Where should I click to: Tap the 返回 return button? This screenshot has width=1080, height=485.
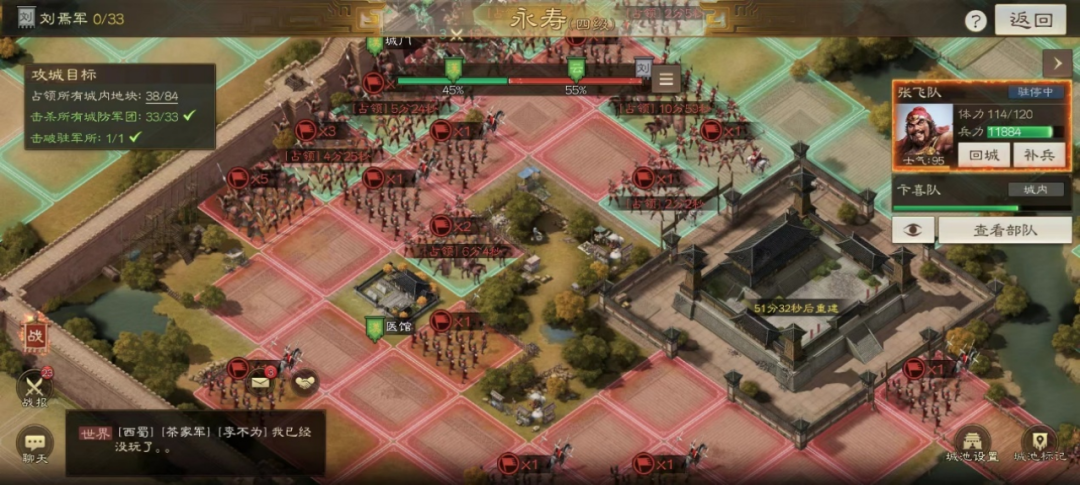(x=1029, y=19)
